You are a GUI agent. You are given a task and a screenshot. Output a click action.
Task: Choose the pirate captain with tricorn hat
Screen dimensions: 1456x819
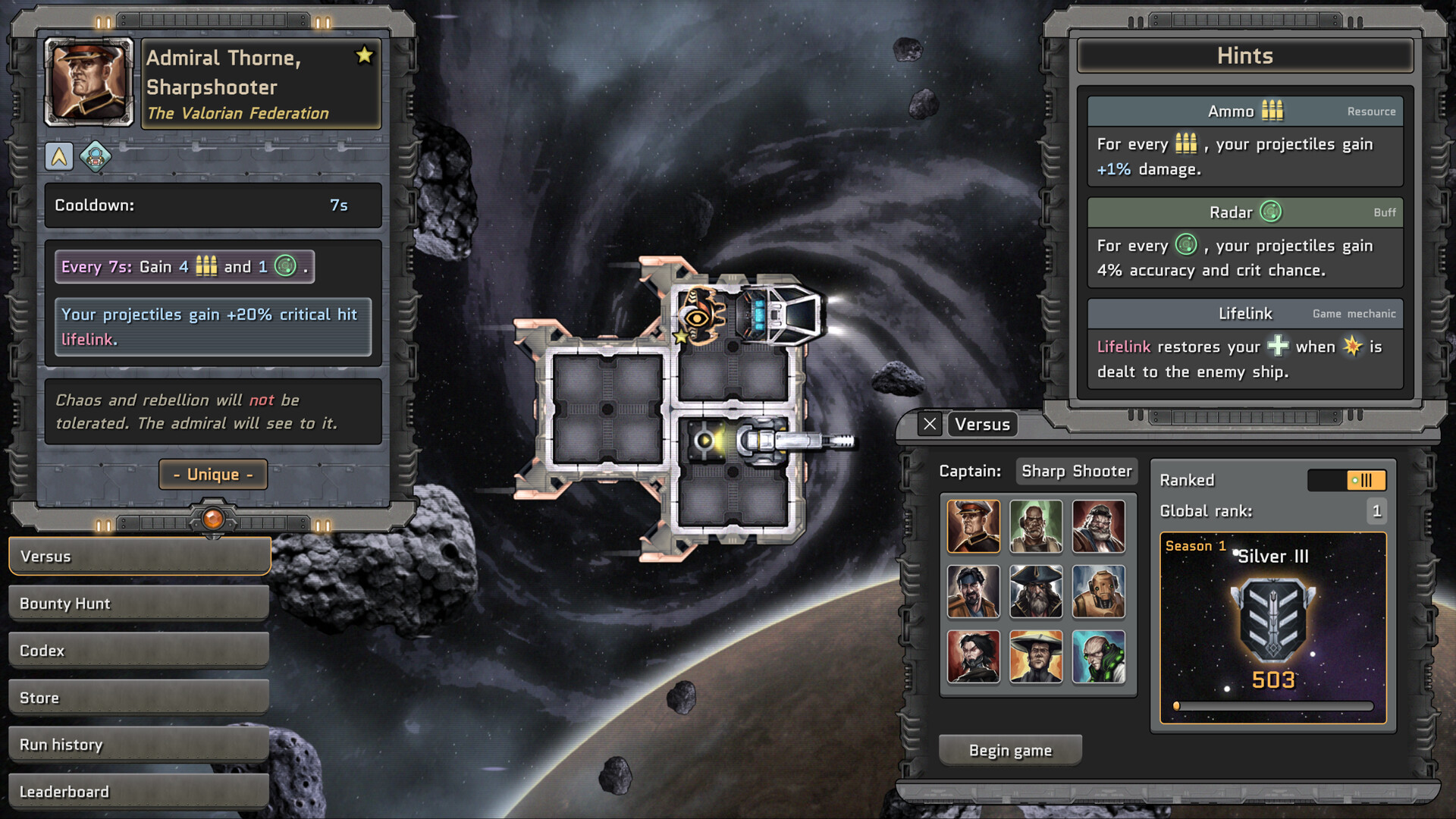pyautogui.click(x=1036, y=591)
